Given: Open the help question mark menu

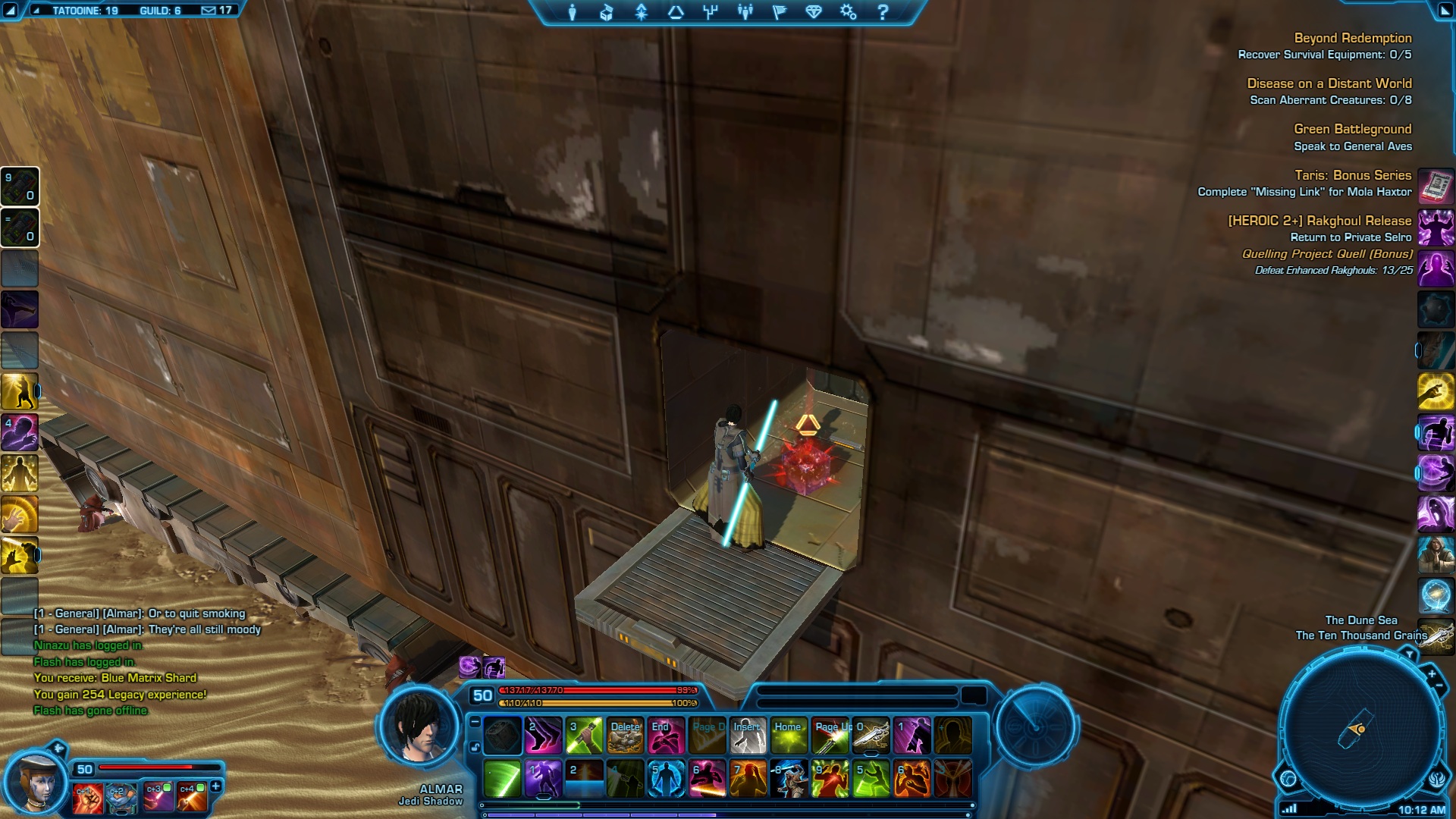Looking at the screenshot, I should click(883, 12).
